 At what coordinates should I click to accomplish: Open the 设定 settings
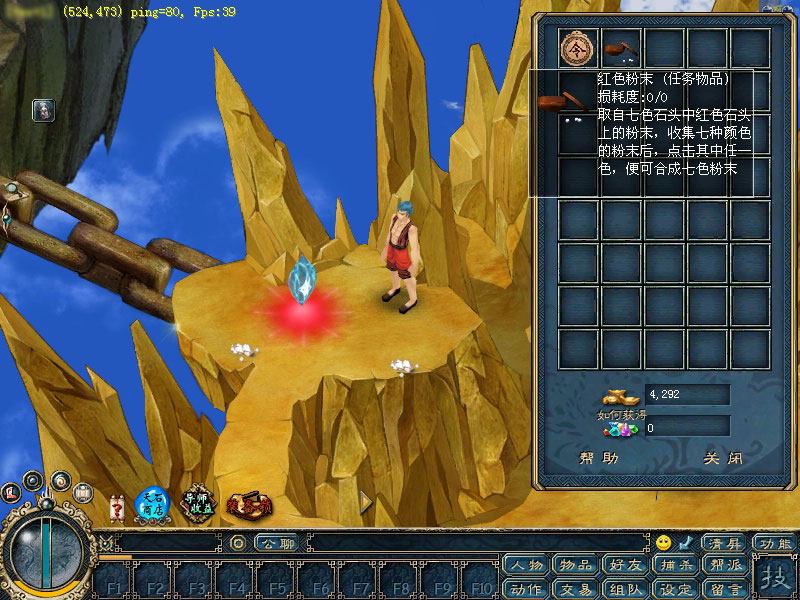click(x=671, y=588)
